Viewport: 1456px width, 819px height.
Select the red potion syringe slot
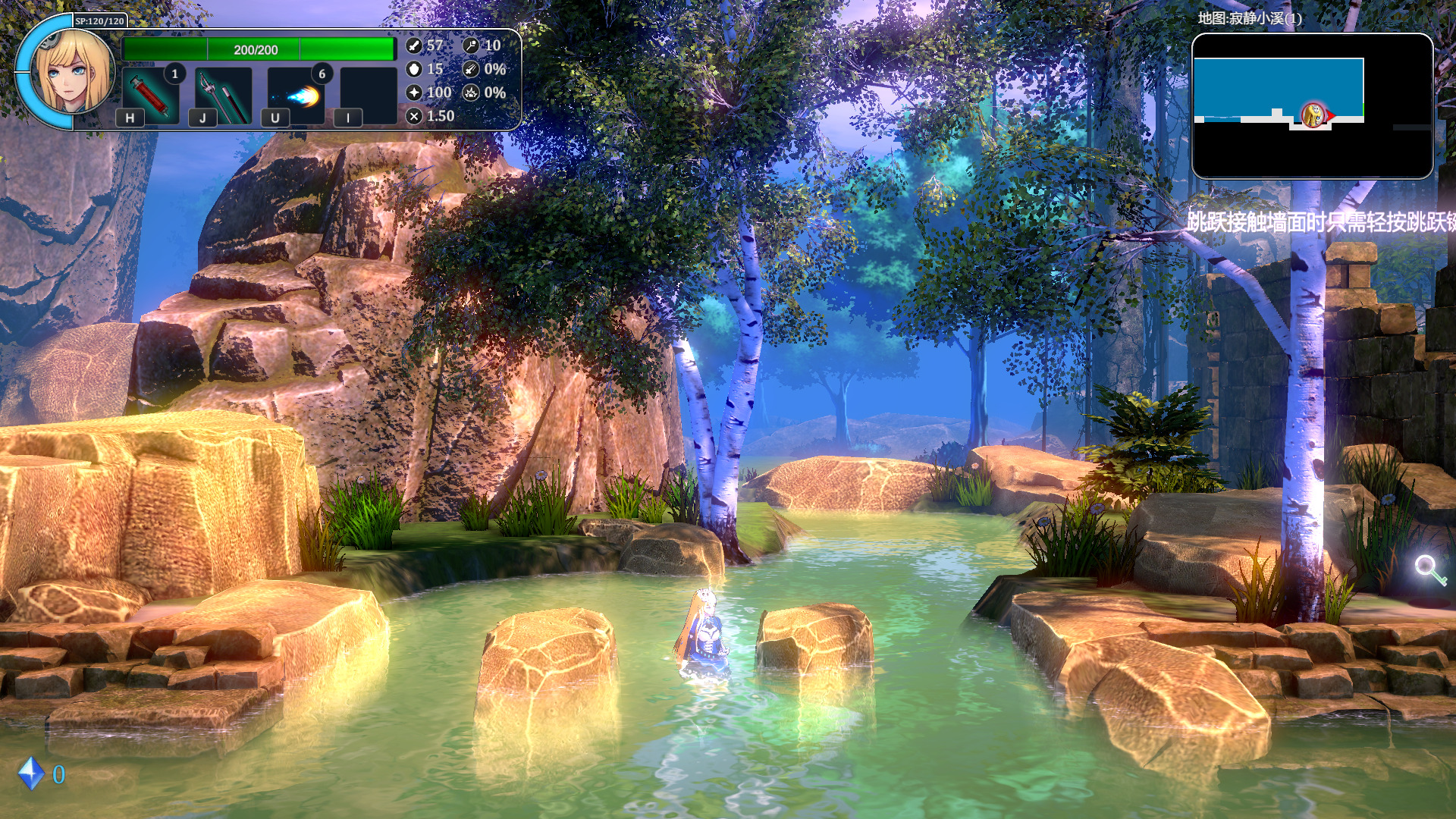coord(151,95)
